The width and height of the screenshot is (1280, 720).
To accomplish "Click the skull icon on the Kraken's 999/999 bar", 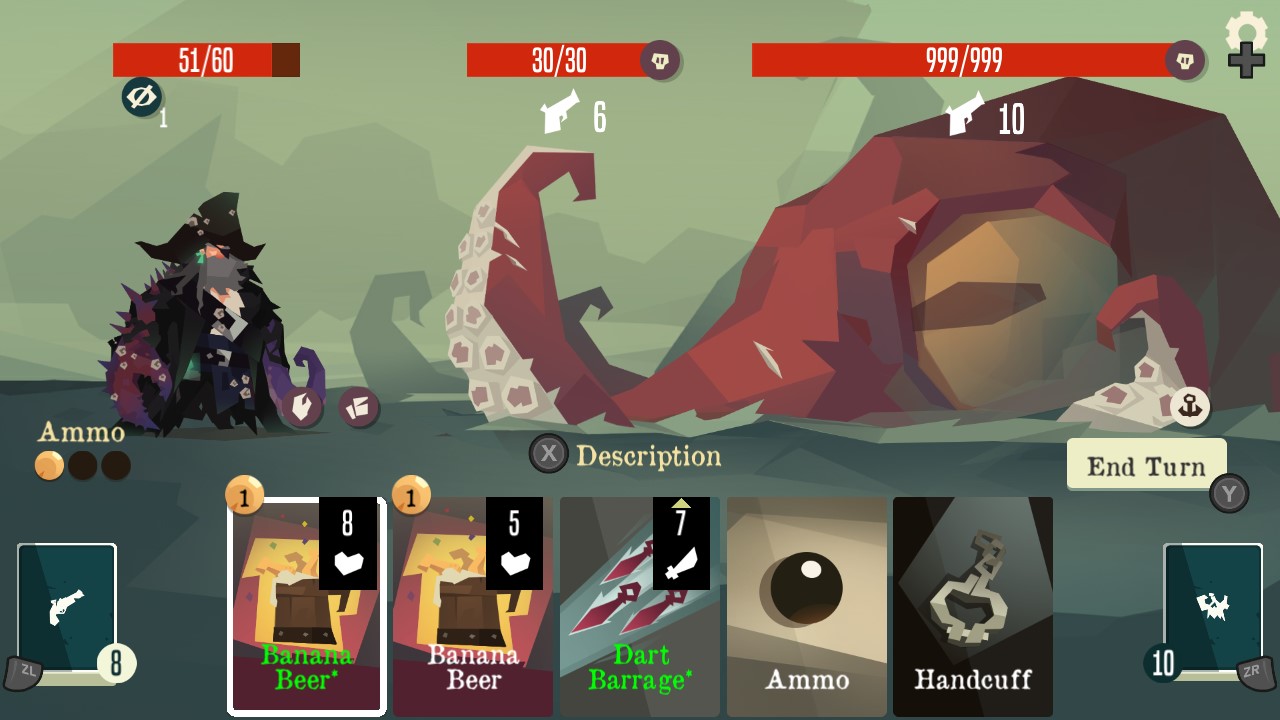I will 1185,61.
